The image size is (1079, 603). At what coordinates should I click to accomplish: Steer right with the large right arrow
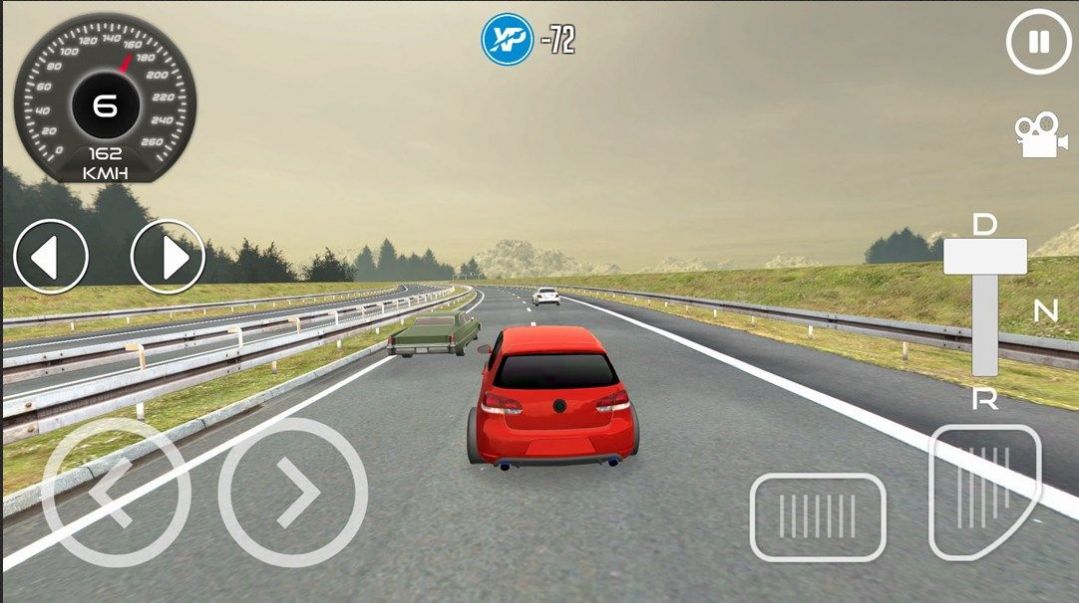pyautogui.click(x=293, y=492)
